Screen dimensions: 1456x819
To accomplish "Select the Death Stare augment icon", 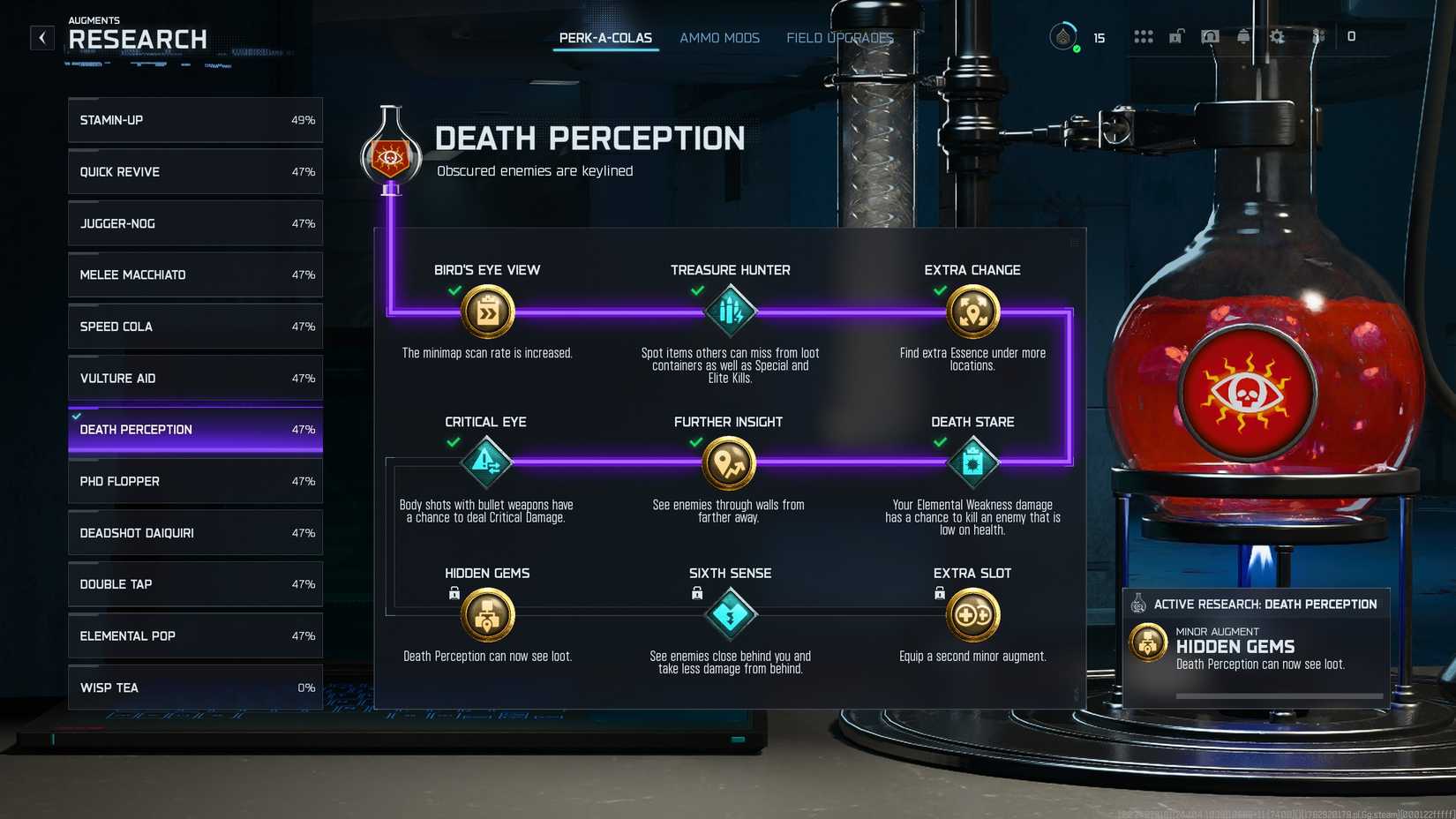I will click(972, 462).
